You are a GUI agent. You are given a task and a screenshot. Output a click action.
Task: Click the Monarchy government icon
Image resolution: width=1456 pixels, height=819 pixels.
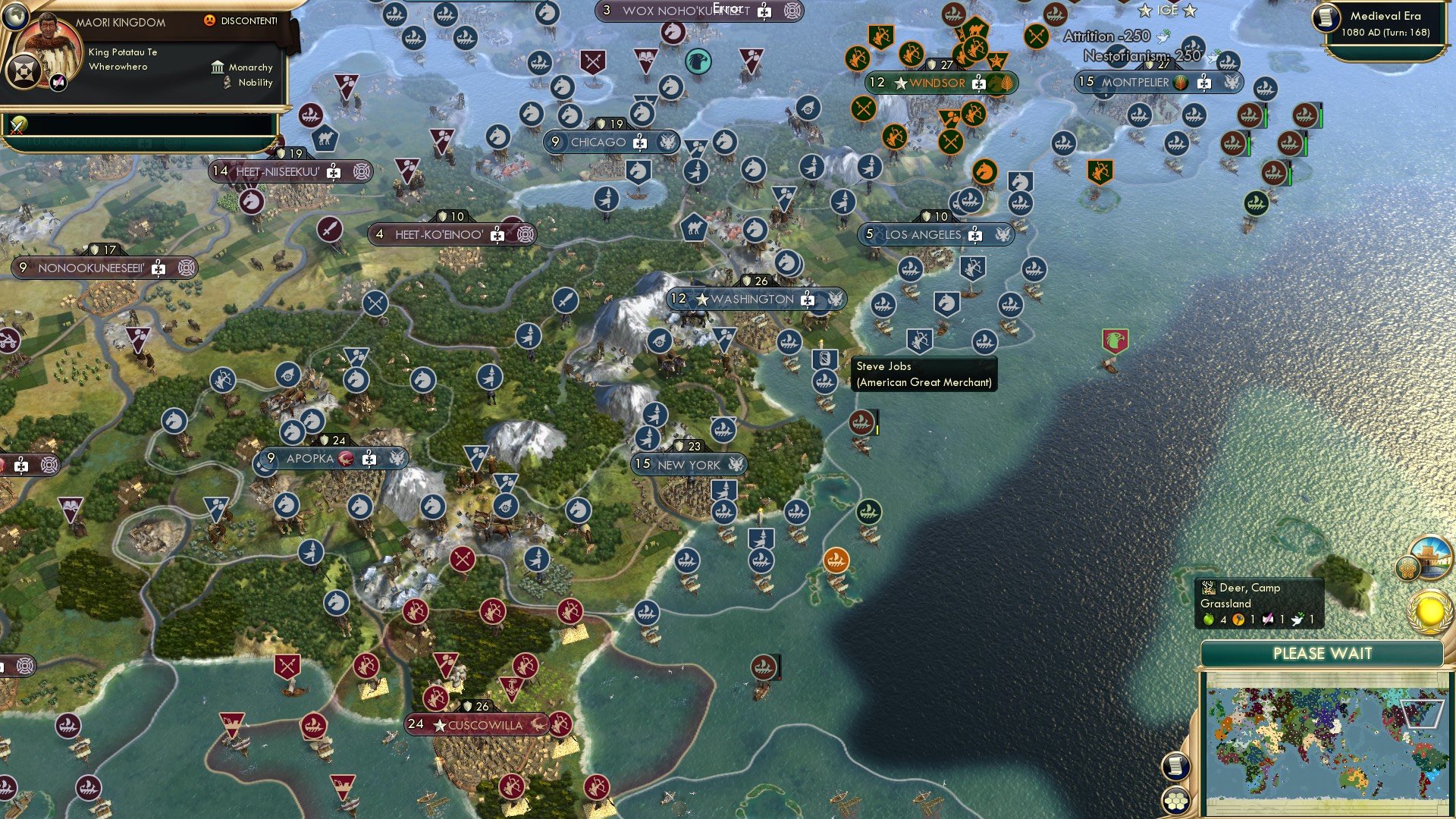218,67
